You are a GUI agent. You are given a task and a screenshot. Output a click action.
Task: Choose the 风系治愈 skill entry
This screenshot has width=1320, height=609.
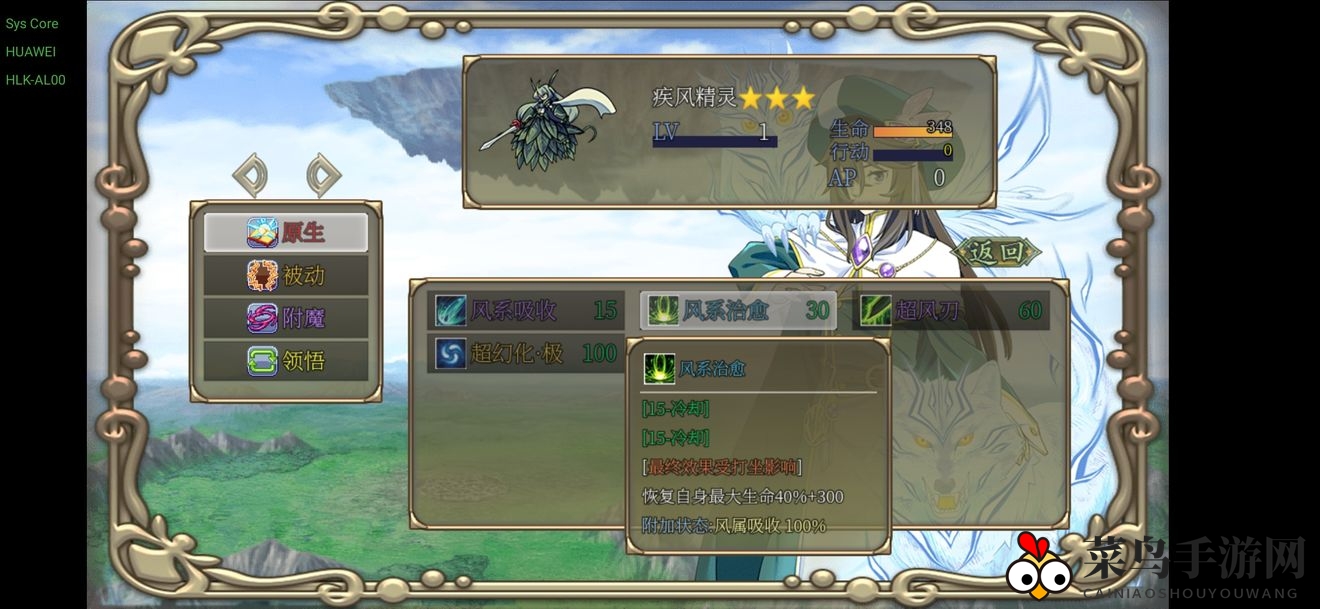tap(738, 310)
